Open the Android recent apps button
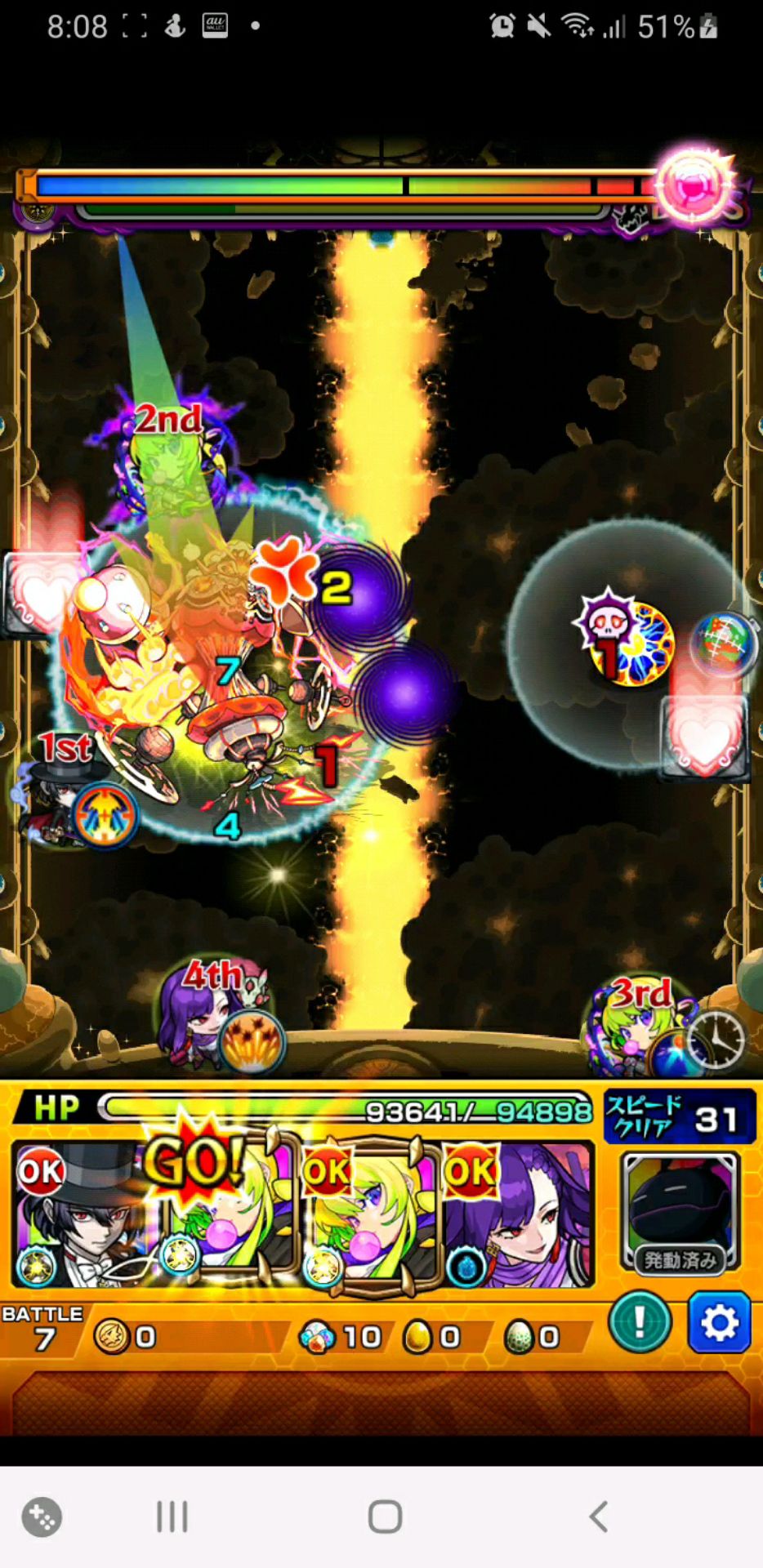 tap(172, 1517)
